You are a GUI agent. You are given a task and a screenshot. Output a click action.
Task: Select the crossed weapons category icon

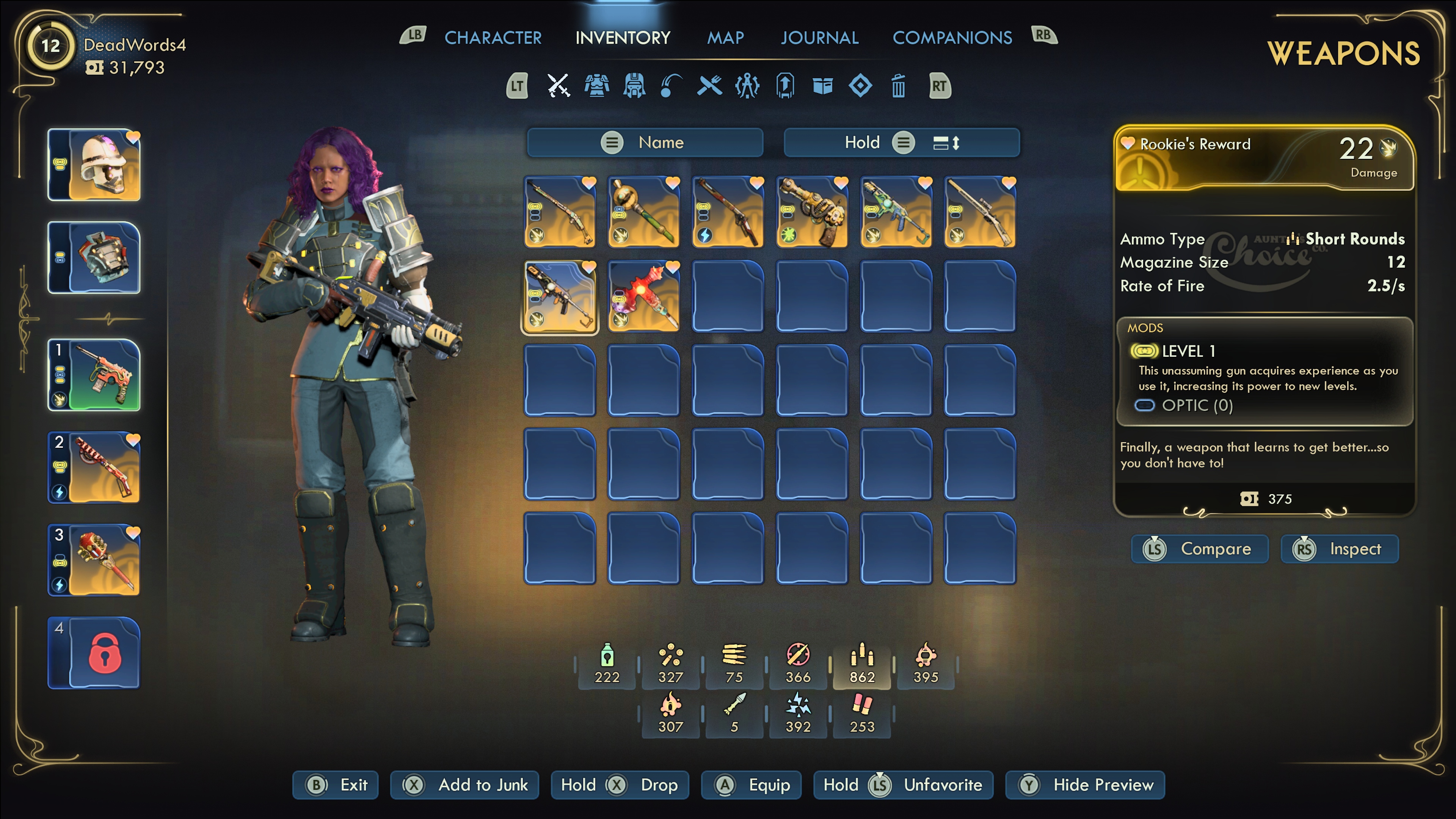point(559,86)
